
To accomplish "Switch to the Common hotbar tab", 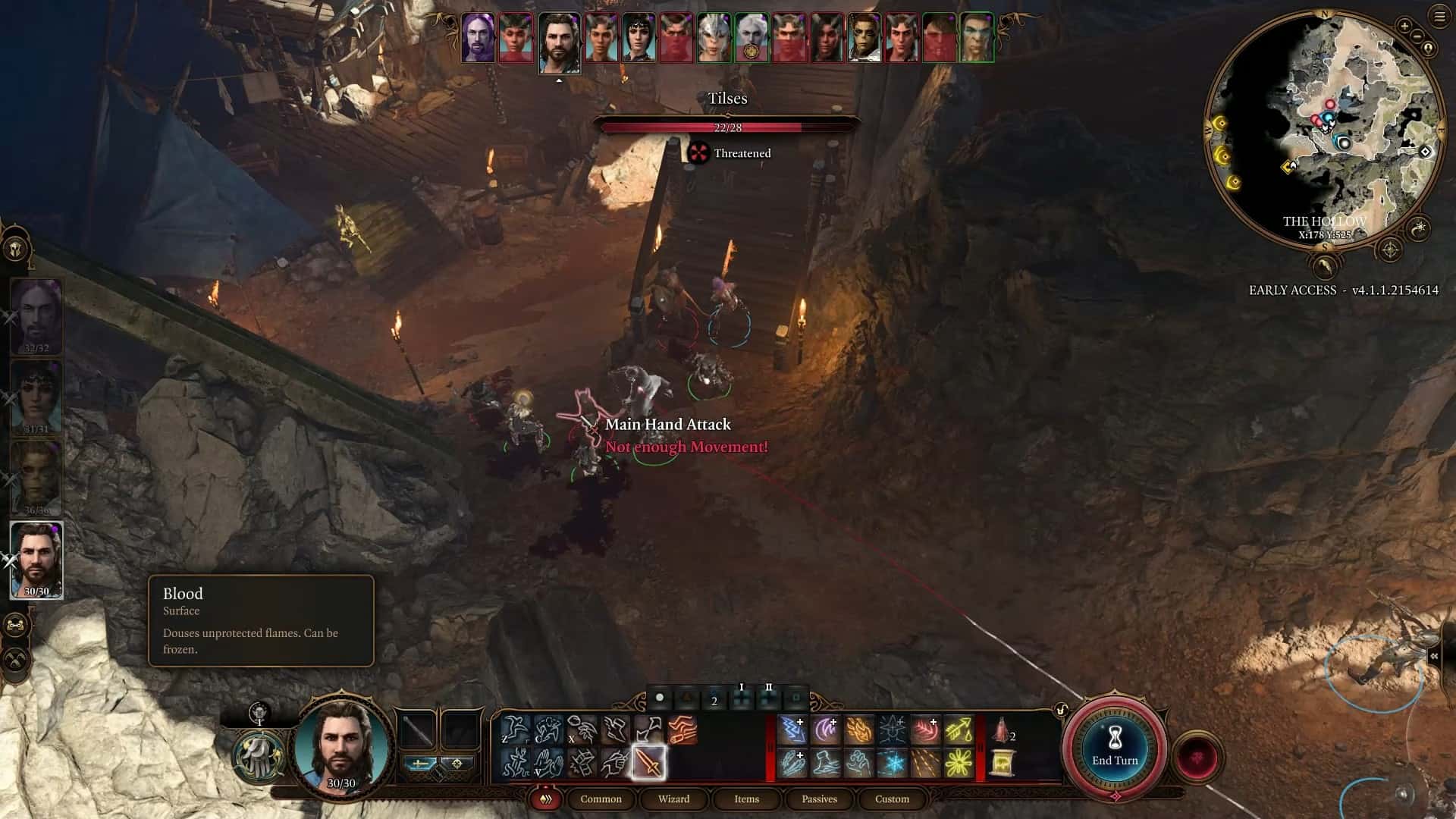I will [601, 799].
